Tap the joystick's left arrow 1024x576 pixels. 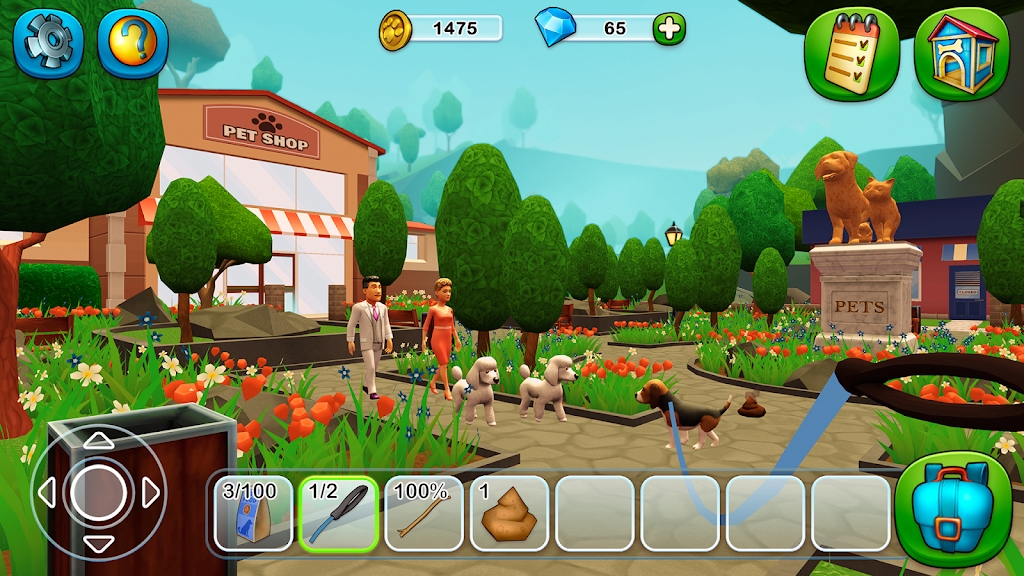click(46, 492)
